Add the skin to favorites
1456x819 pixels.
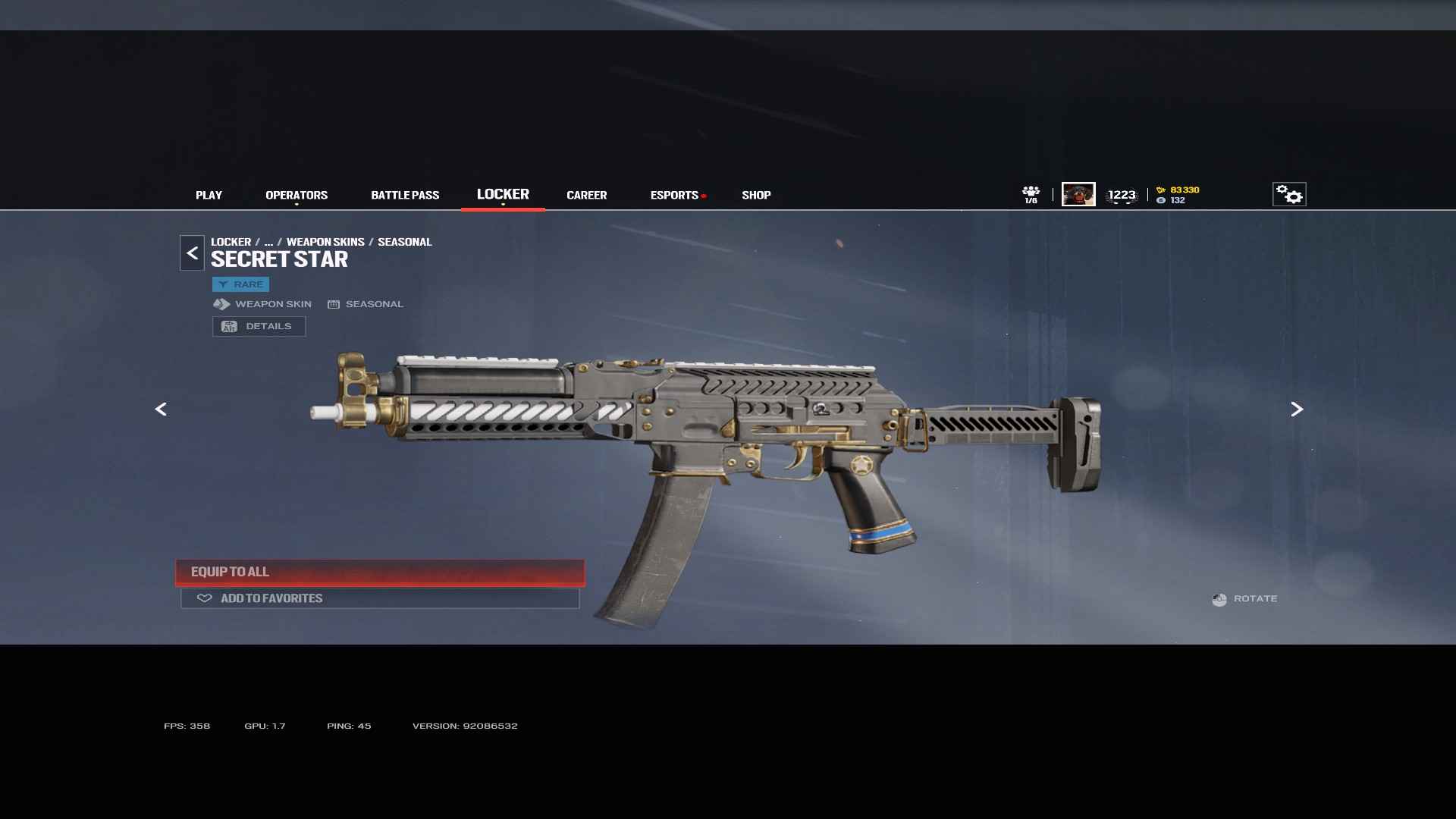(x=379, y=598)
